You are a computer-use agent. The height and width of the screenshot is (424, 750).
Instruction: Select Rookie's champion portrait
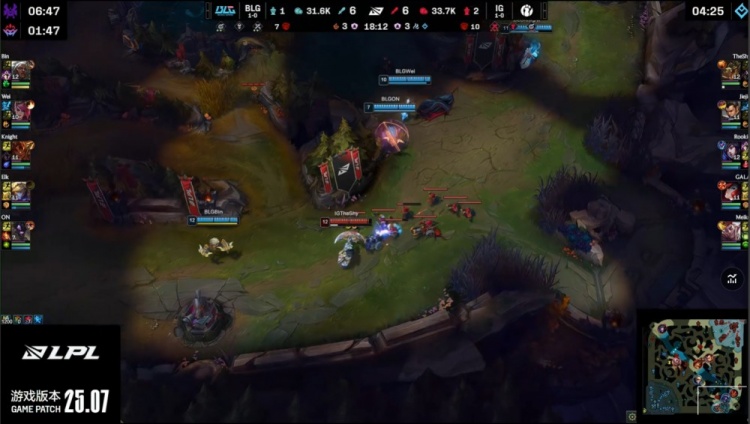[731, 152]
